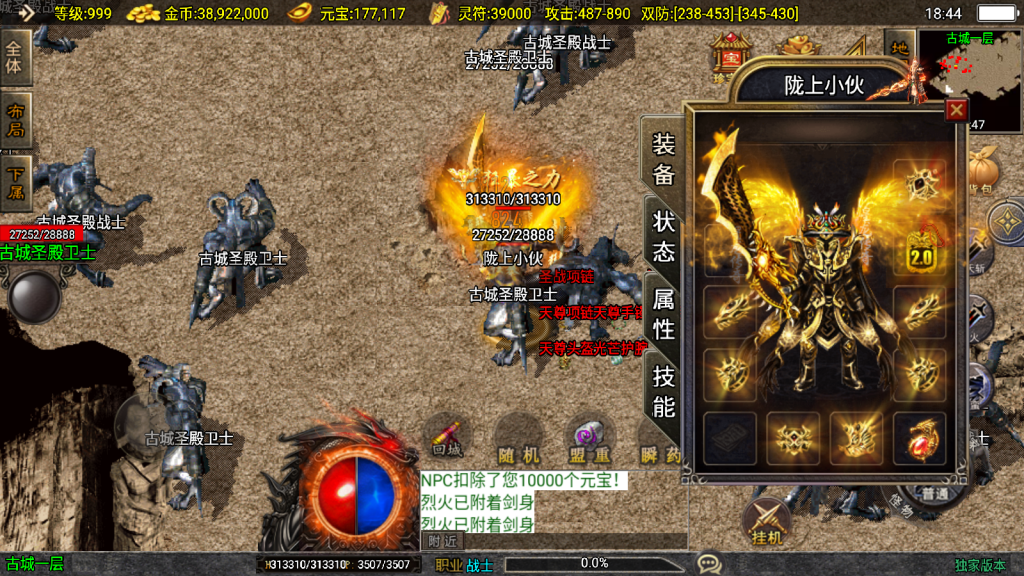Click the 普通 attack mode button
The width and height of the screenshot is (1024, 576).
click(936, 494)
